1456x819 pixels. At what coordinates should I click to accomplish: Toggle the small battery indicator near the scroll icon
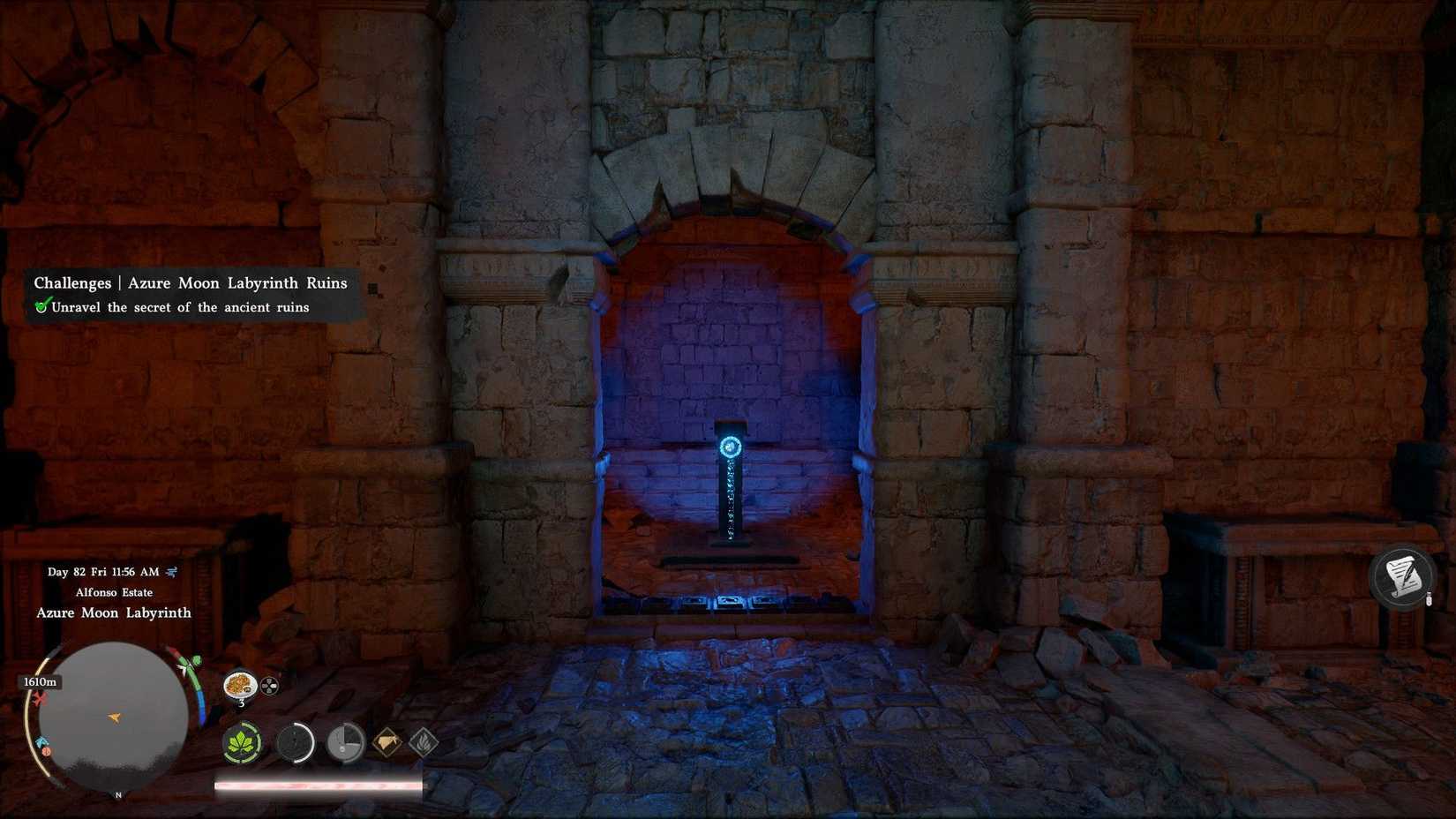click(1429, 597)
